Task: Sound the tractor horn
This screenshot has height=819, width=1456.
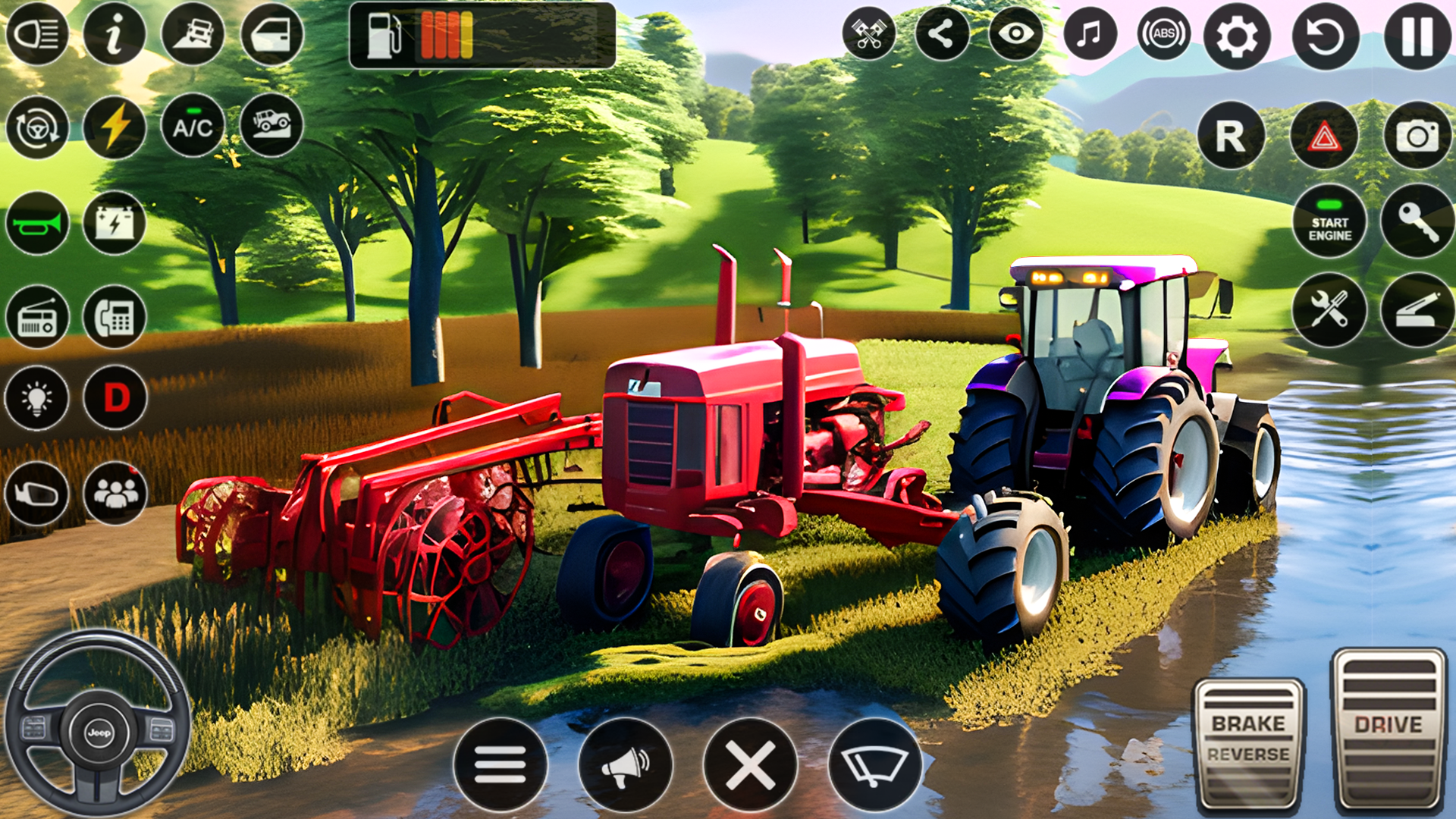Action: 37,222
